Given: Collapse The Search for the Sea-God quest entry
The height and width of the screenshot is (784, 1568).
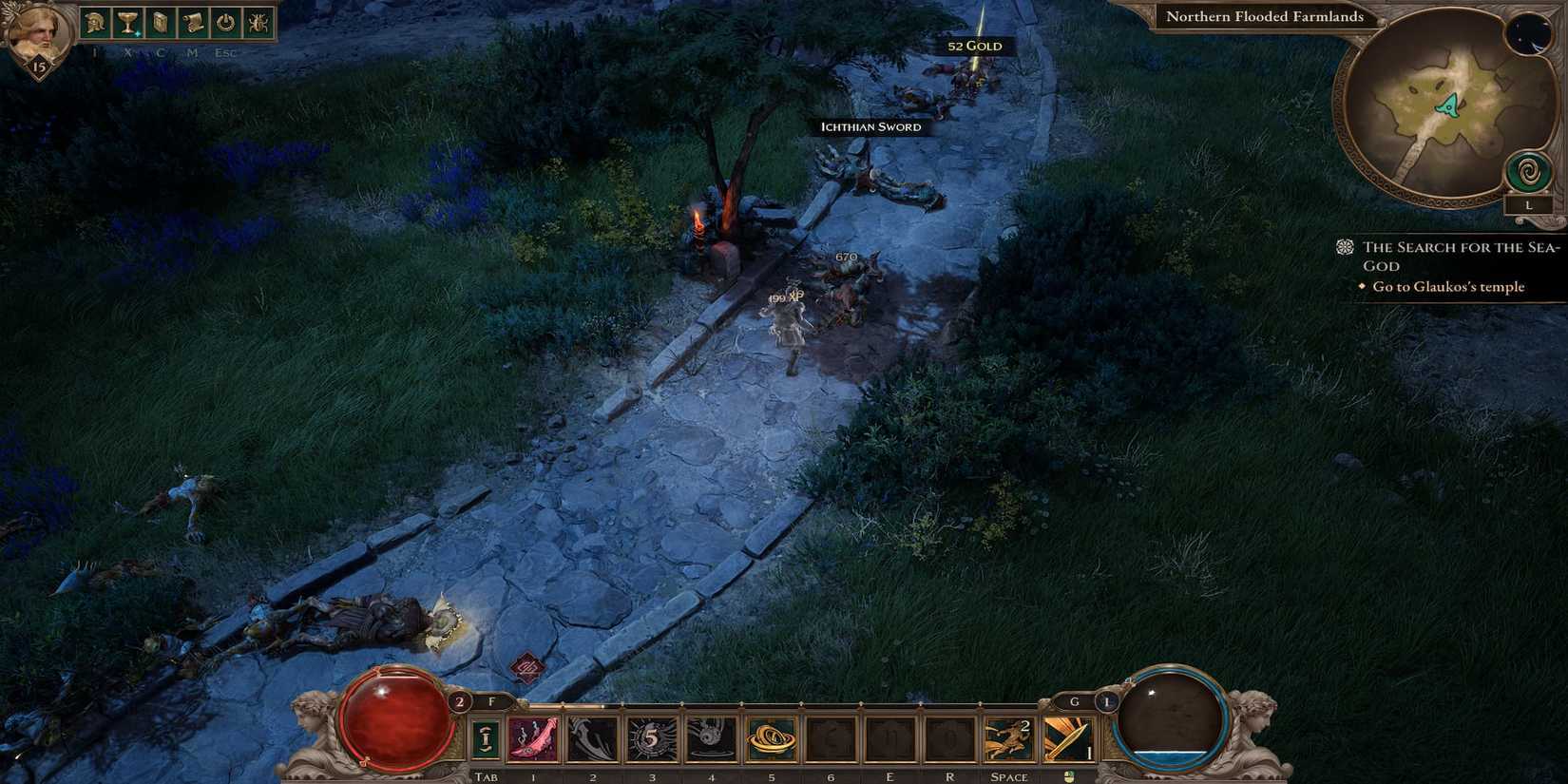Looking at the screenshot, I should 1344,247.
